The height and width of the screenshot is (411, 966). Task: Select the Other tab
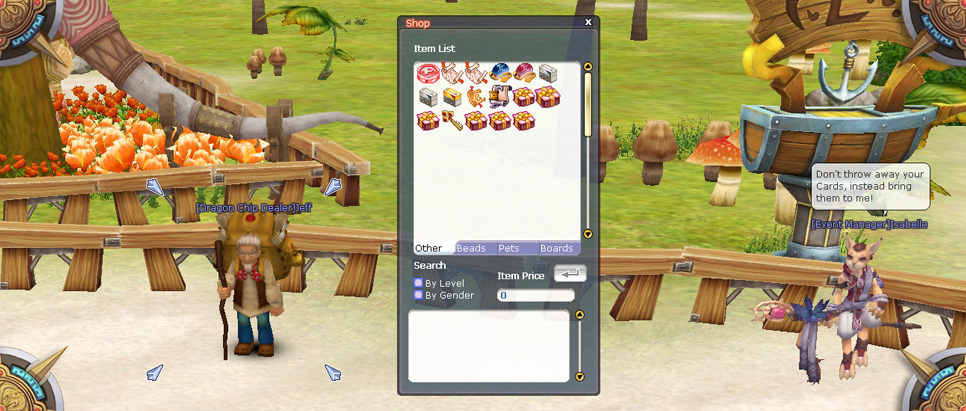click(x=429, y=248)
